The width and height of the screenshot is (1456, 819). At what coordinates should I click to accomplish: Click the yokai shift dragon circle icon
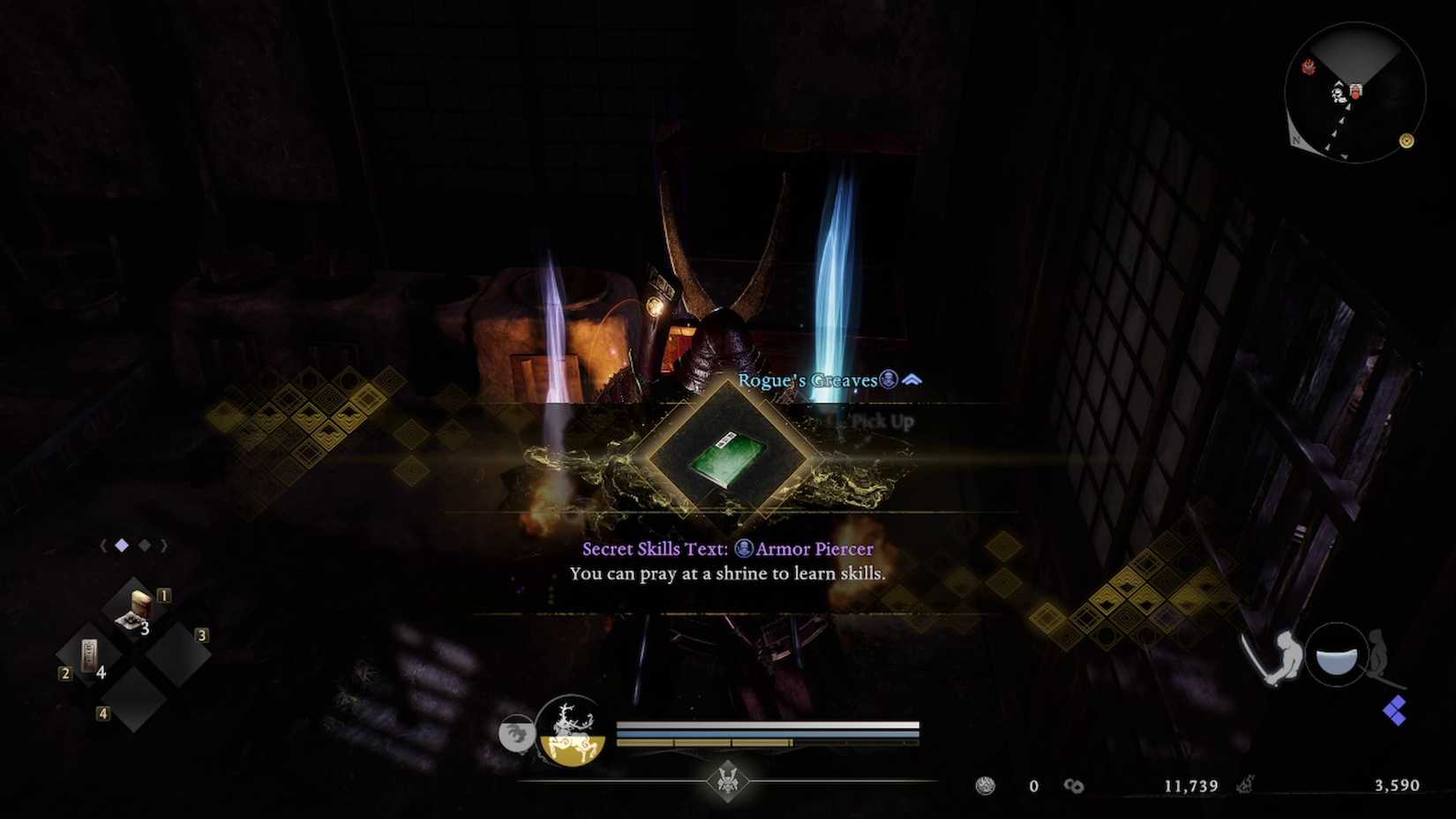pos(517,731)
